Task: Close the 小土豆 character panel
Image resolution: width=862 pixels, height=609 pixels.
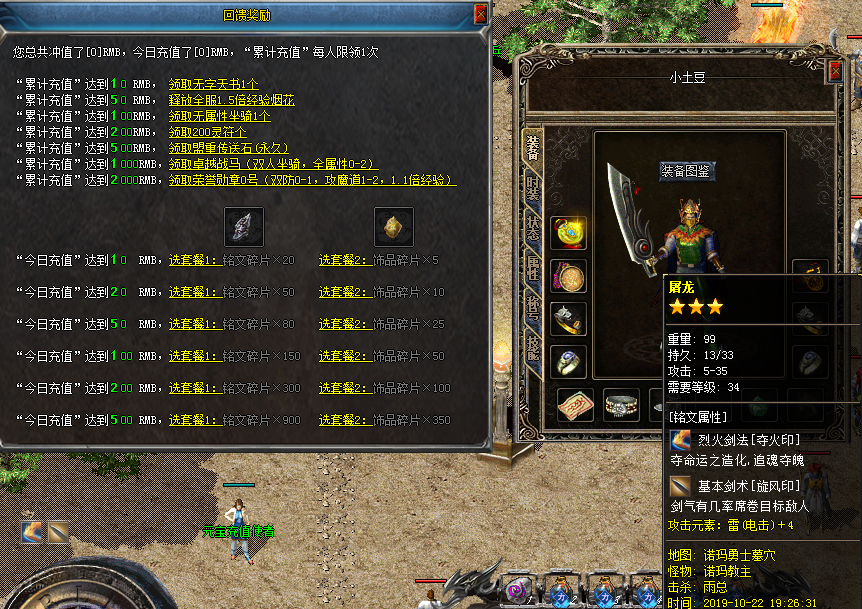Action: (x=836, y=72)
